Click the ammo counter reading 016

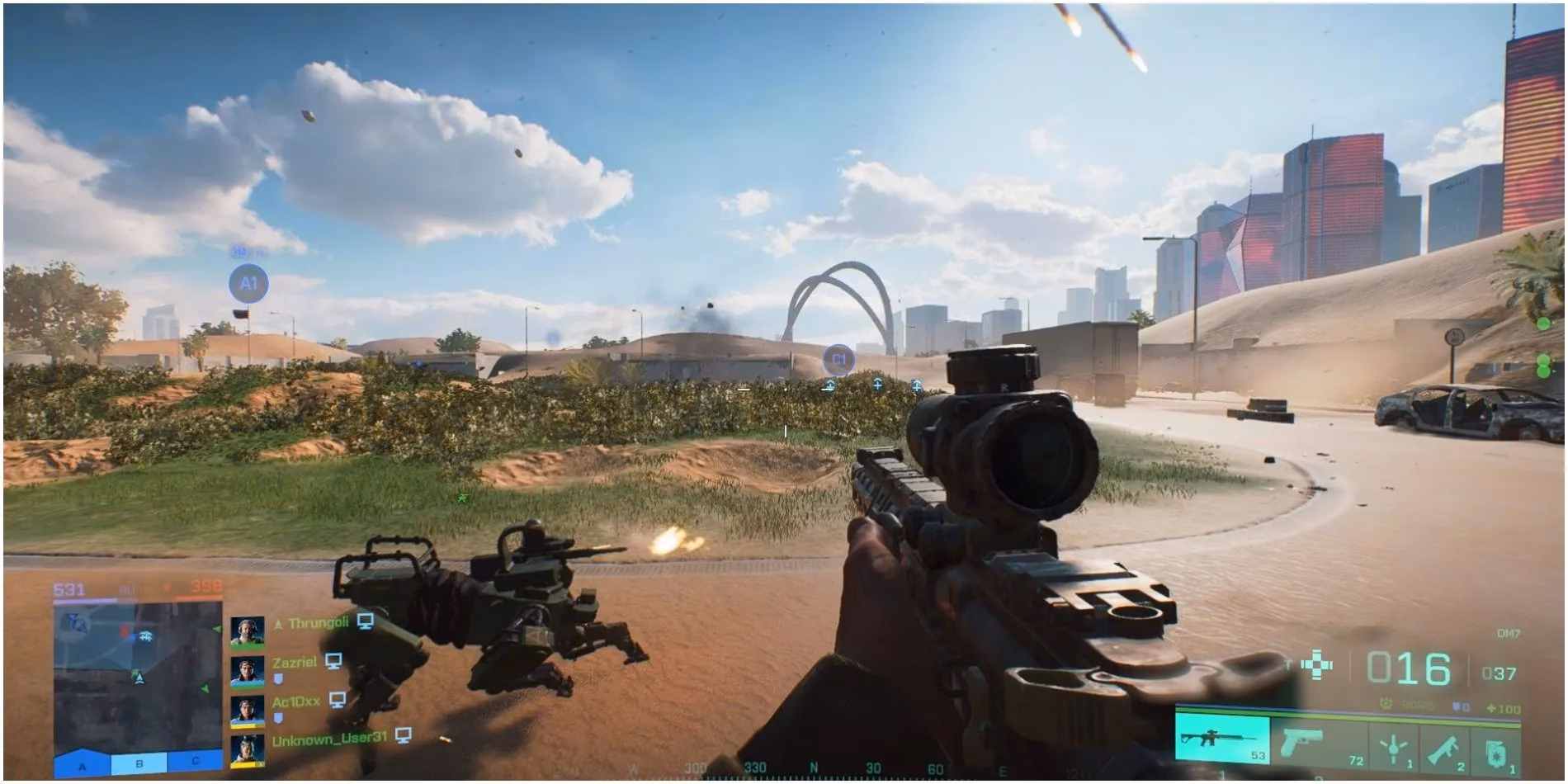1407,668
